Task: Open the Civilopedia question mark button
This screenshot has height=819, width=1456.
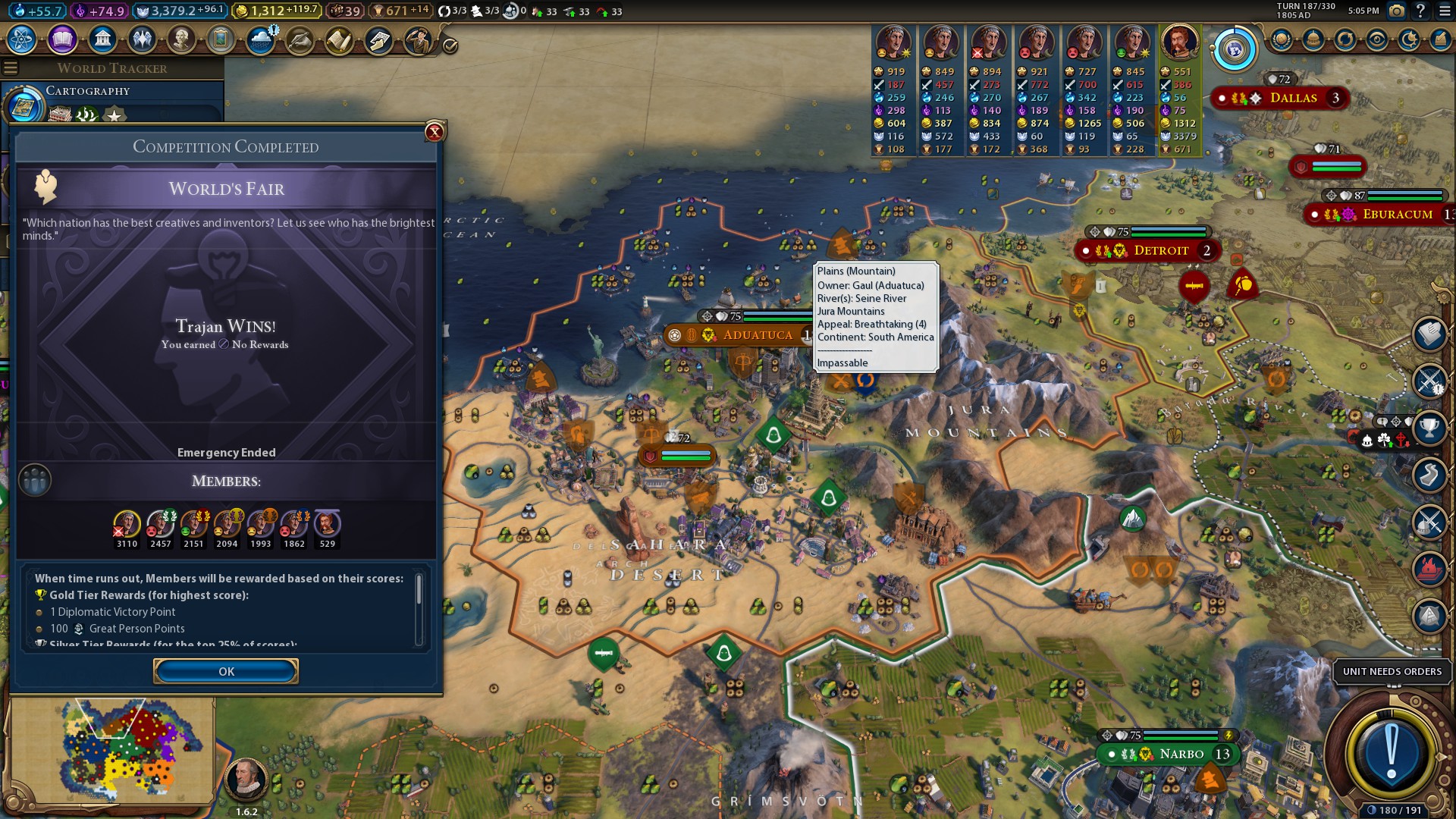Action: pyautogui.click(x=1420, y=11)
